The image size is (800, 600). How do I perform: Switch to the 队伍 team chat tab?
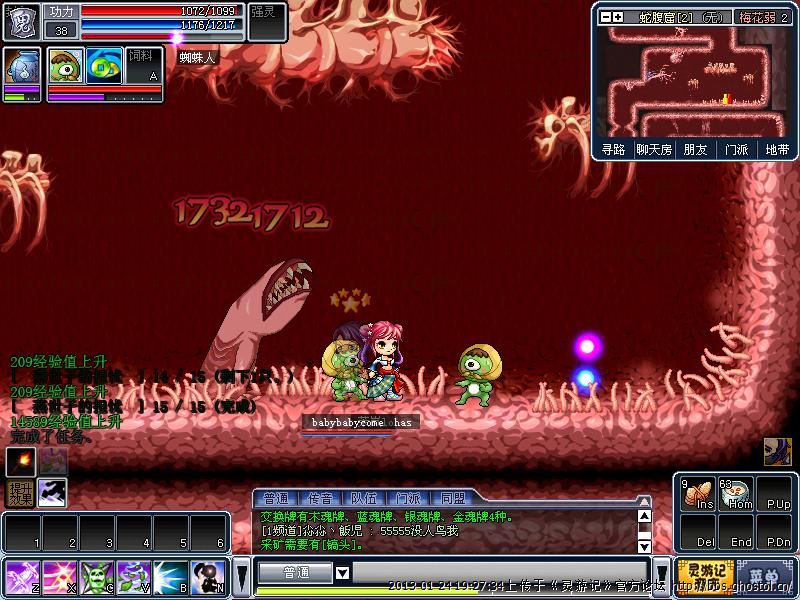coord(364,498)
